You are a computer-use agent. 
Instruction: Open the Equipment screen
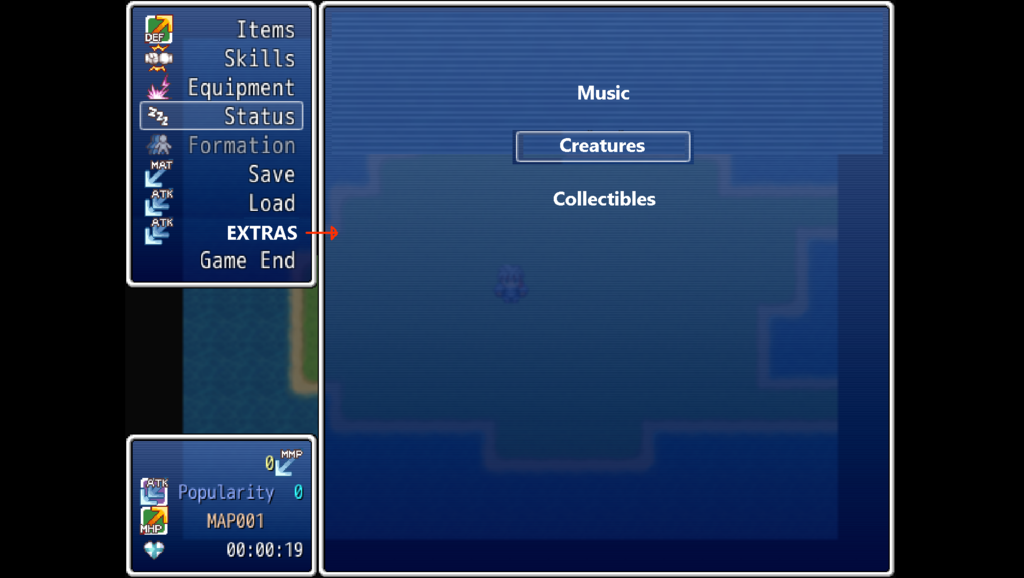click(x=241, y=88)
